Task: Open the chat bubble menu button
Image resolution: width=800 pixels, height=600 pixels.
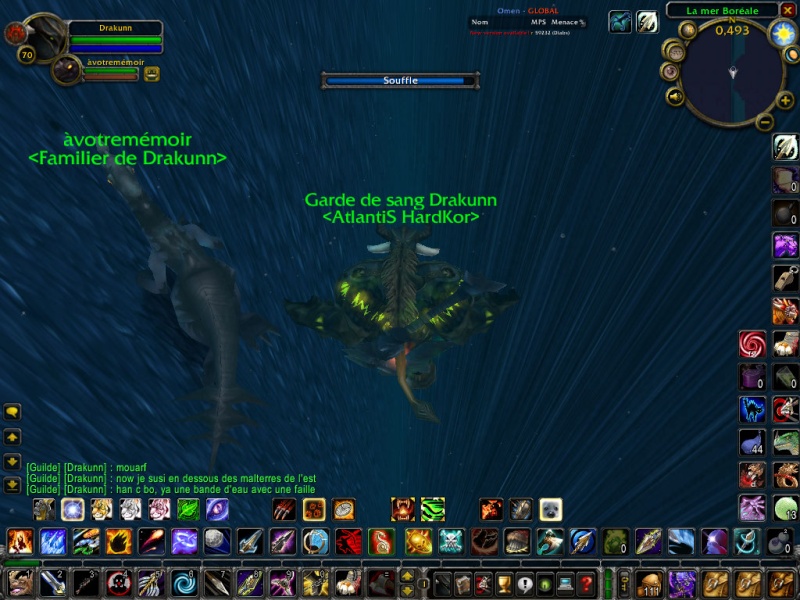Action: tap(13, 411)
